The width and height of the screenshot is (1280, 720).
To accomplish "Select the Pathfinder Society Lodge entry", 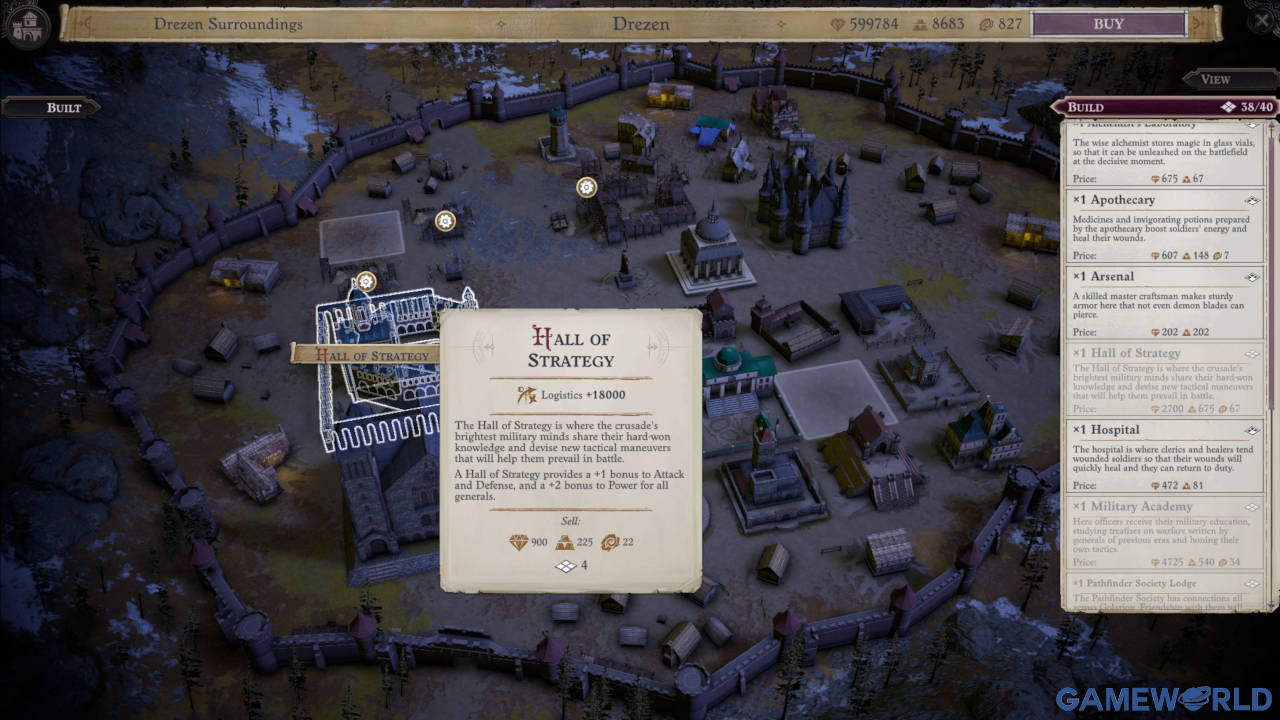I will pyautogui.click(x=1165, y=592).
